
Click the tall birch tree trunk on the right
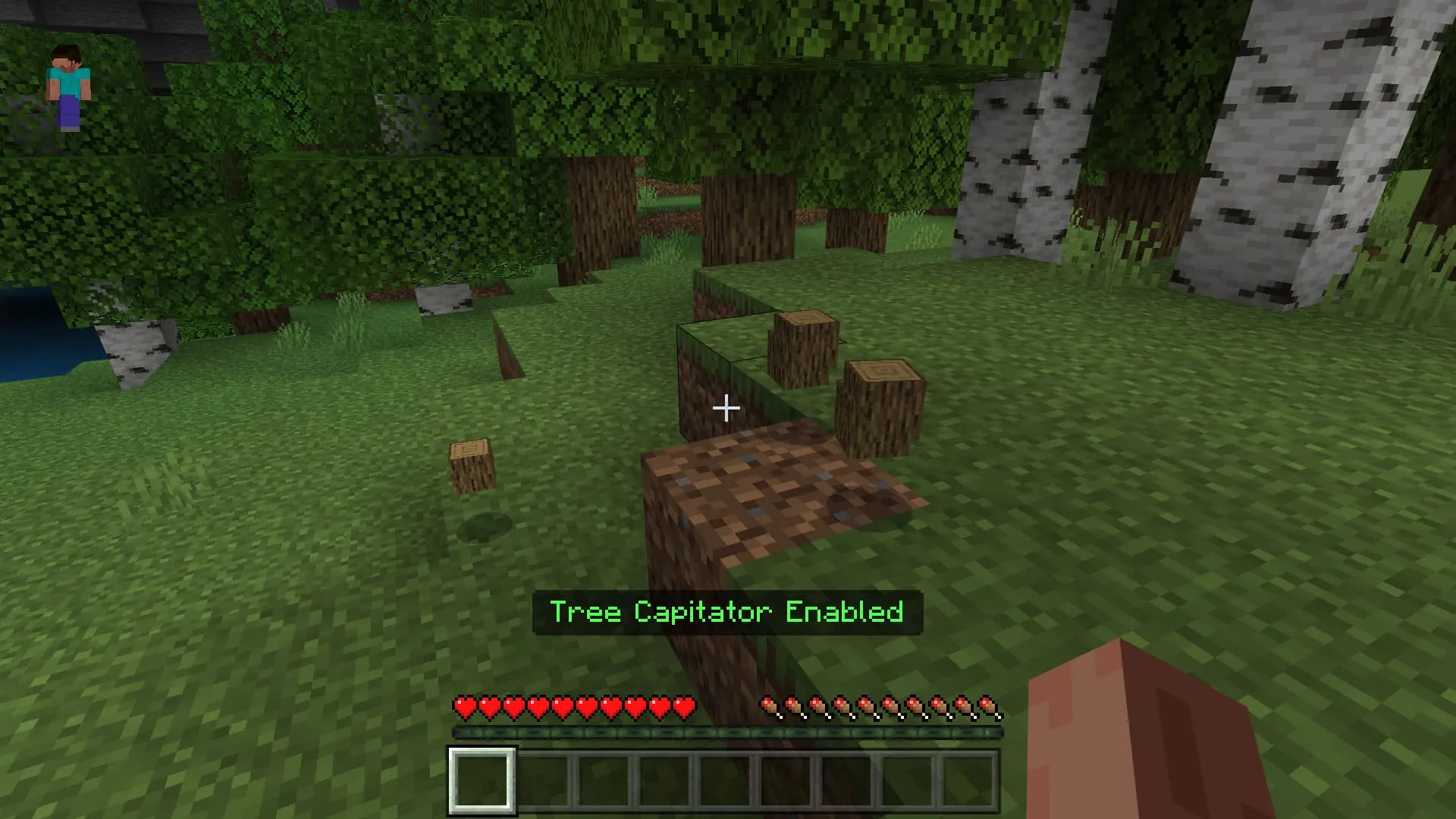click(1289, 152)
